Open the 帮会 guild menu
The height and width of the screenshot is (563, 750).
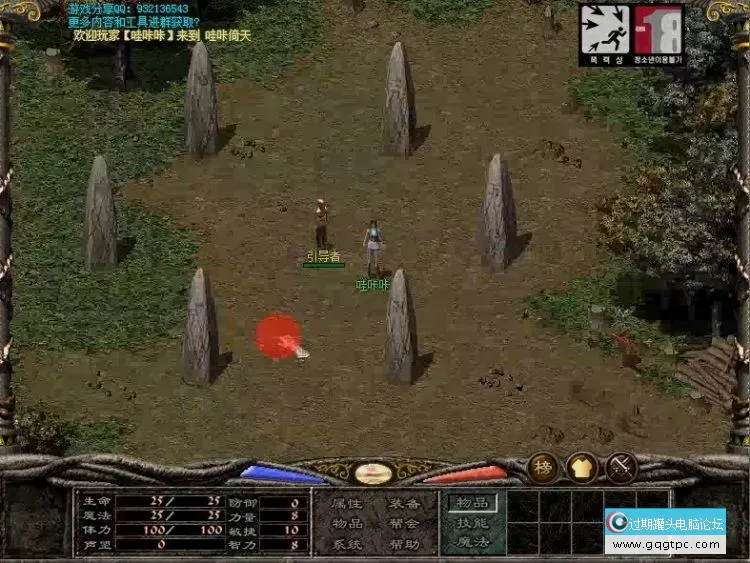pyautogui.click(x=405, y=524)
